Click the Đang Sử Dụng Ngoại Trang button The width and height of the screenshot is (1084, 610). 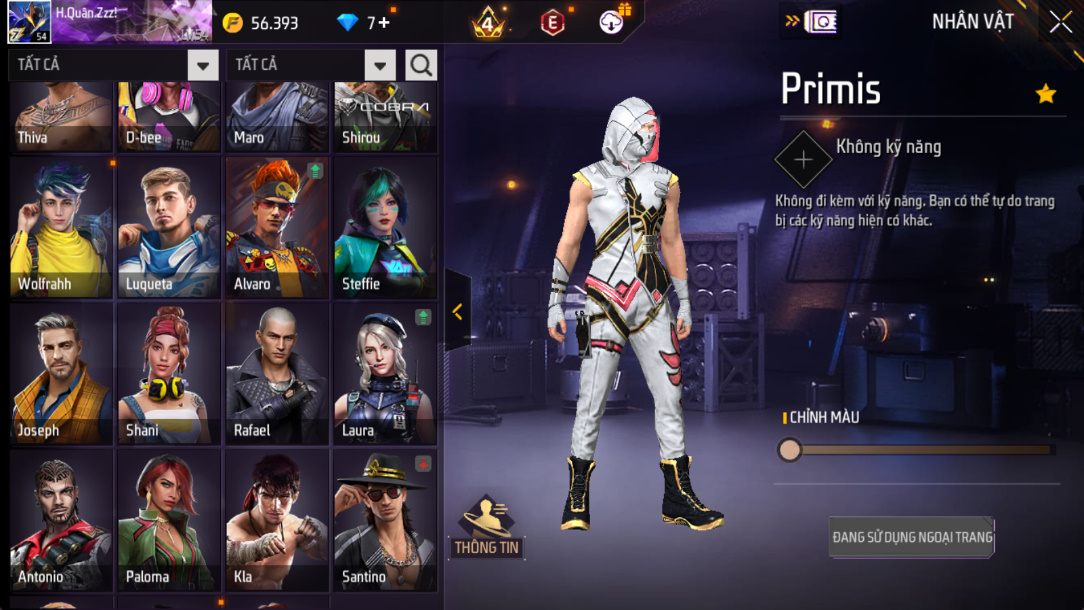[x=912, y=537]
